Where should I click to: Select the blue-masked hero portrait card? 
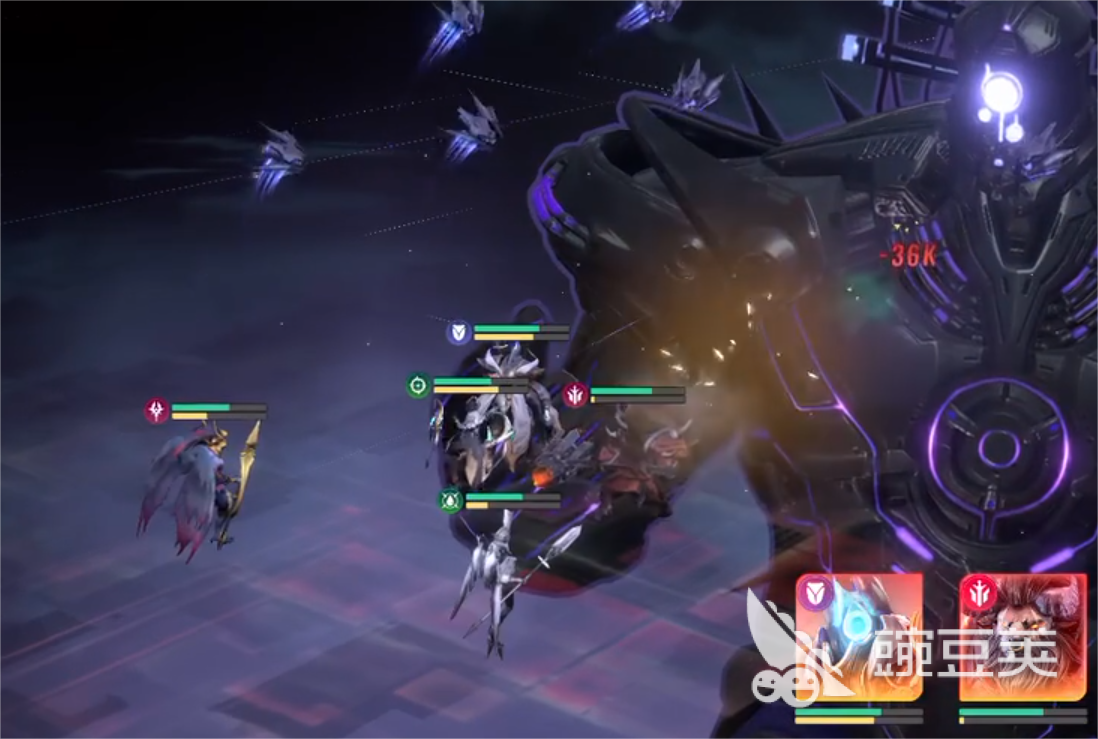tap(860, 638)
